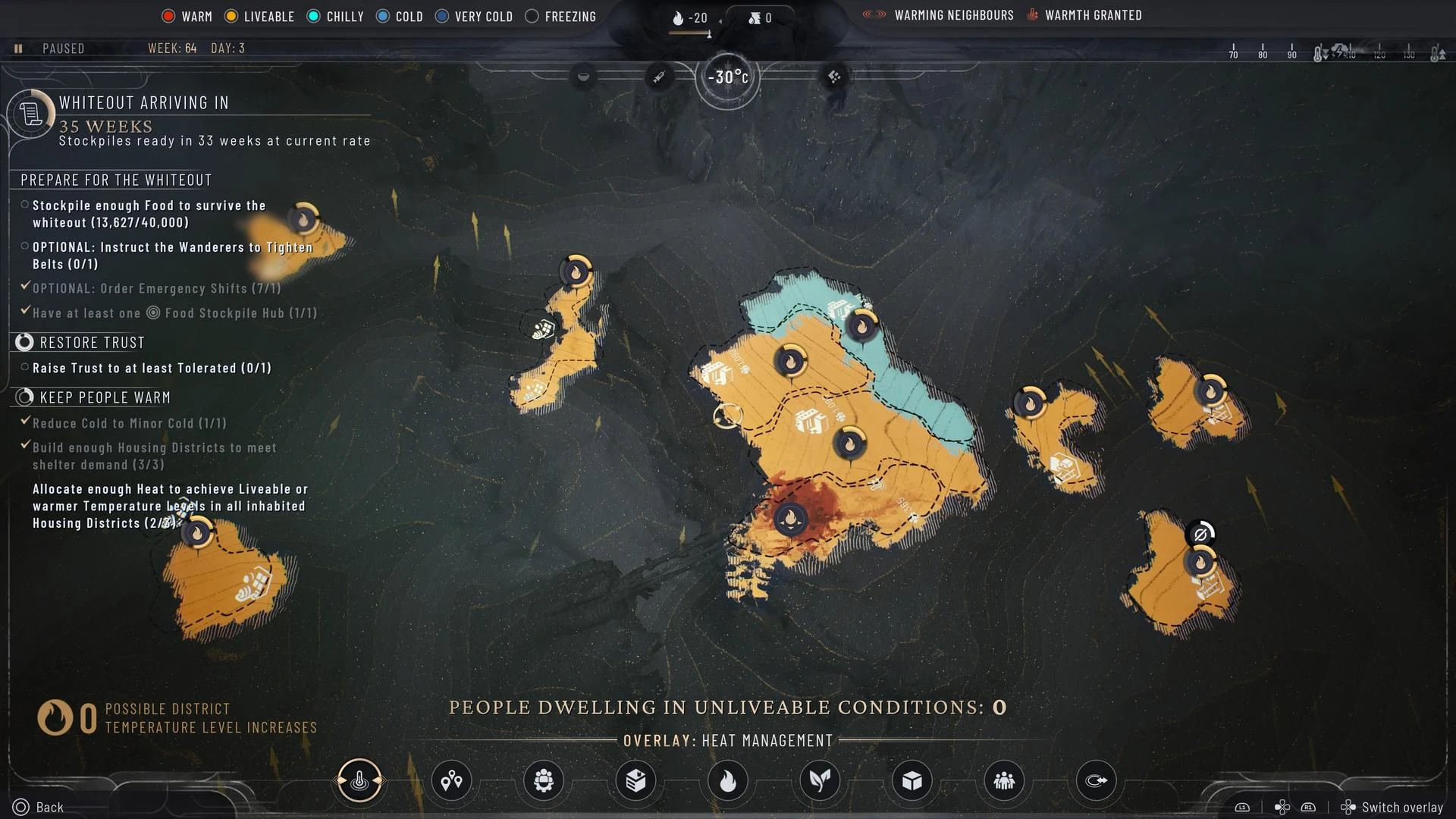
Task: Click the disabled heat slash-circle marker
Action: tap(1200, 535)
